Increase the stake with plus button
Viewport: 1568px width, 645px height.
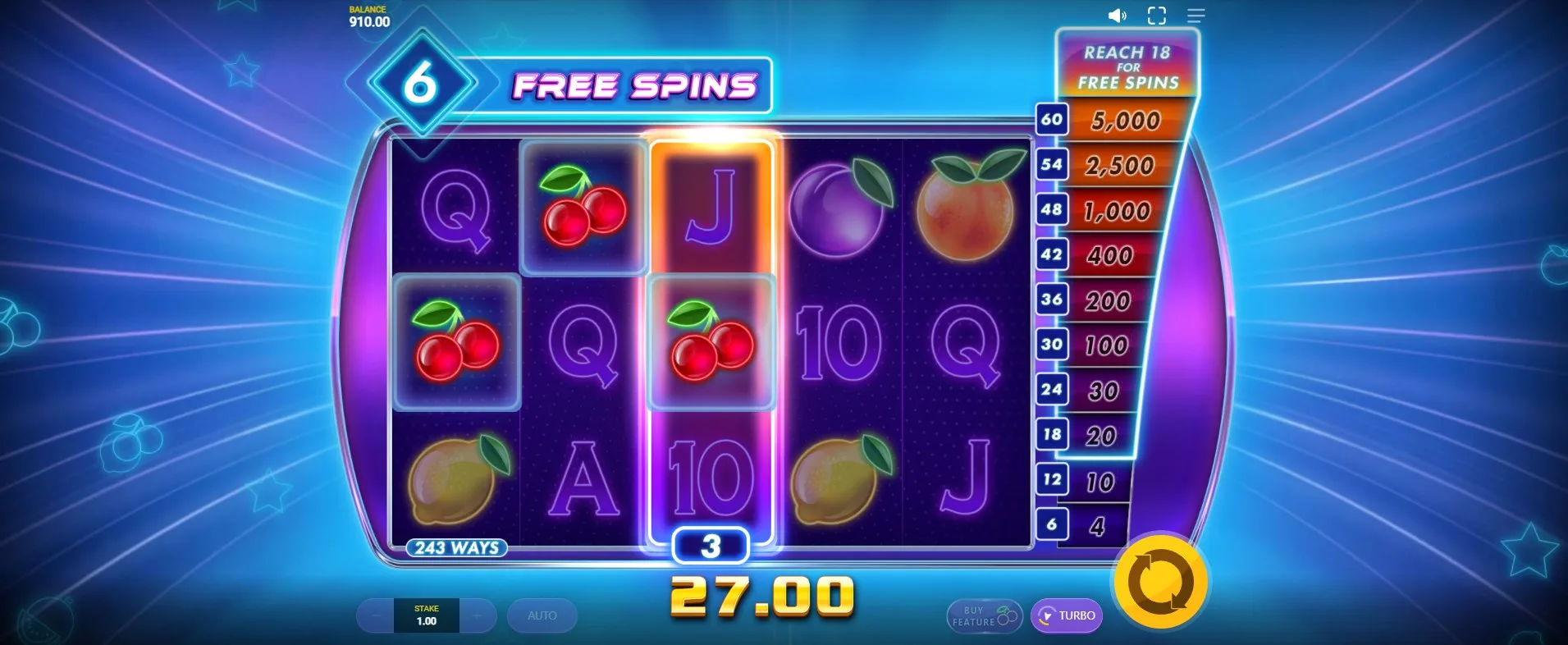point(478,615)
